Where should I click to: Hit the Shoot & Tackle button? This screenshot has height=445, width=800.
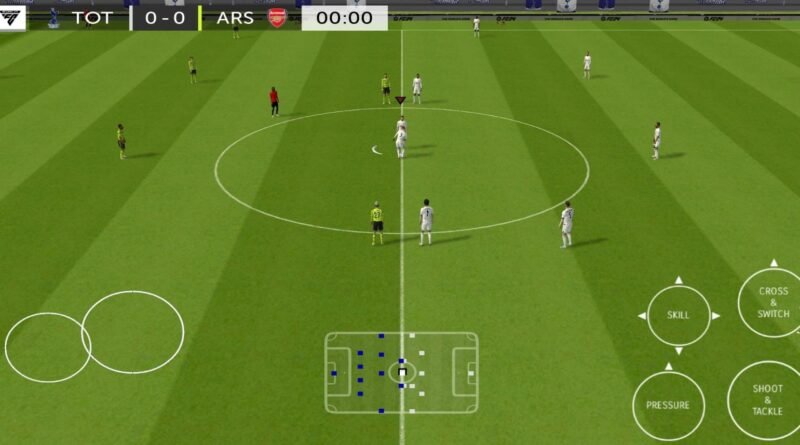(767, 400)
